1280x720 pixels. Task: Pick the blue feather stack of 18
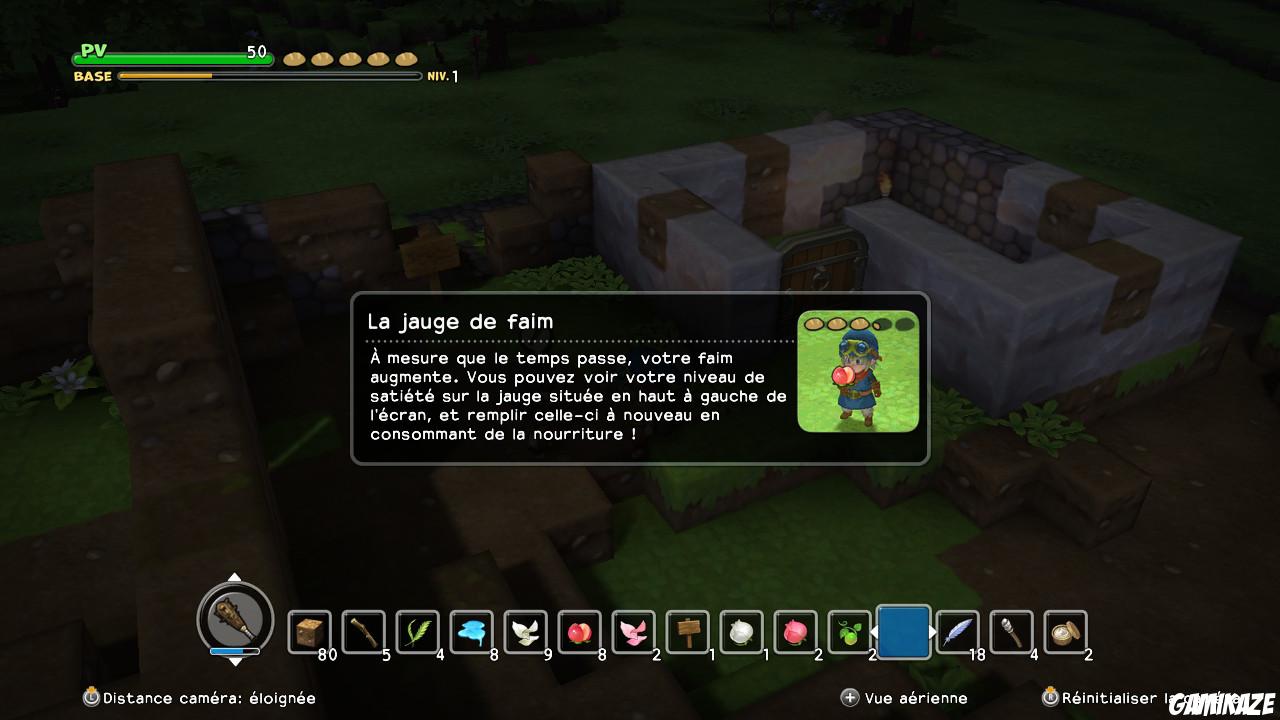pyautogui.click(x=956, y=632)
